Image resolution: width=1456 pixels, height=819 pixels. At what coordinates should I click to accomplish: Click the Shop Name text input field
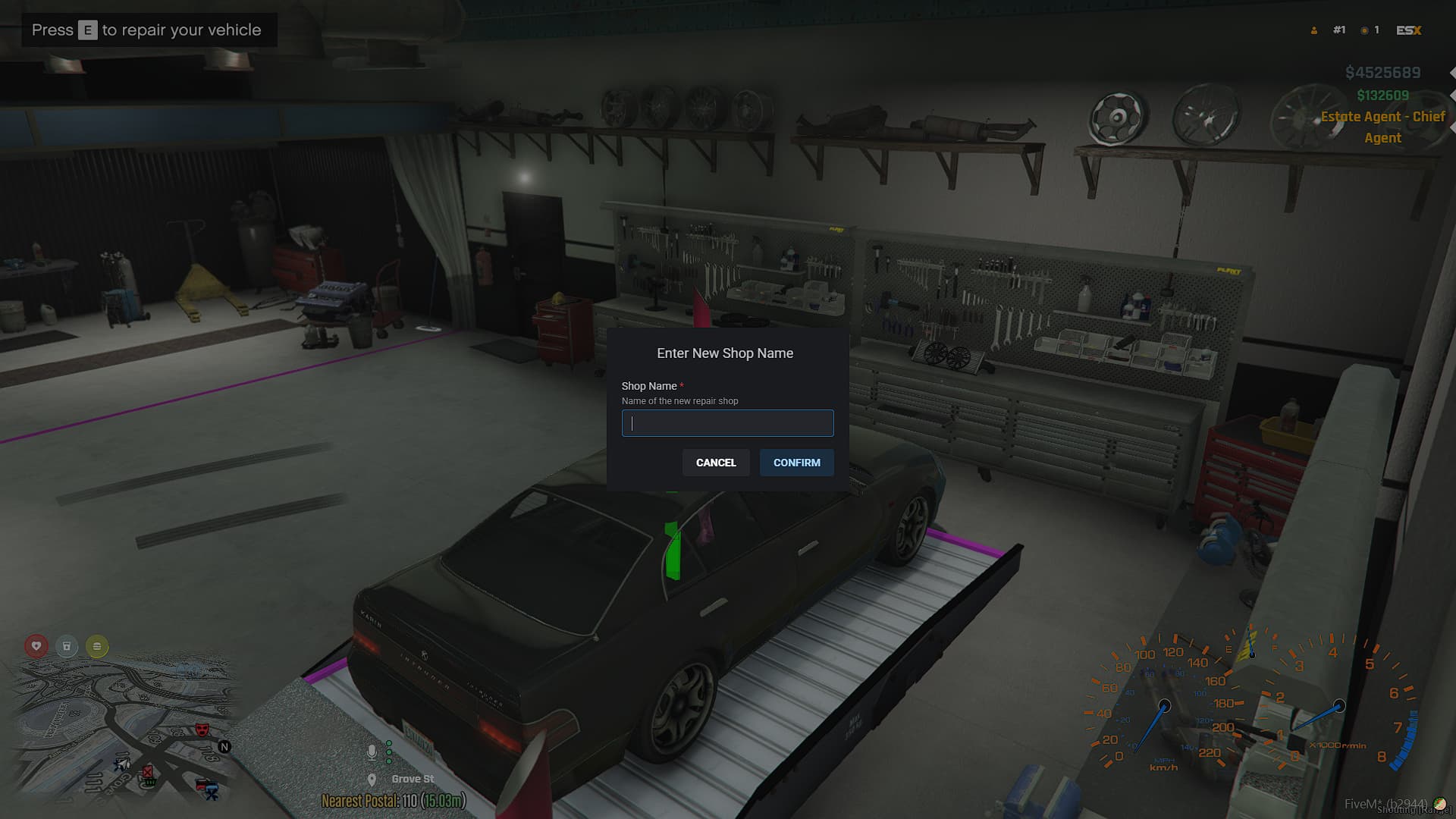726,423
